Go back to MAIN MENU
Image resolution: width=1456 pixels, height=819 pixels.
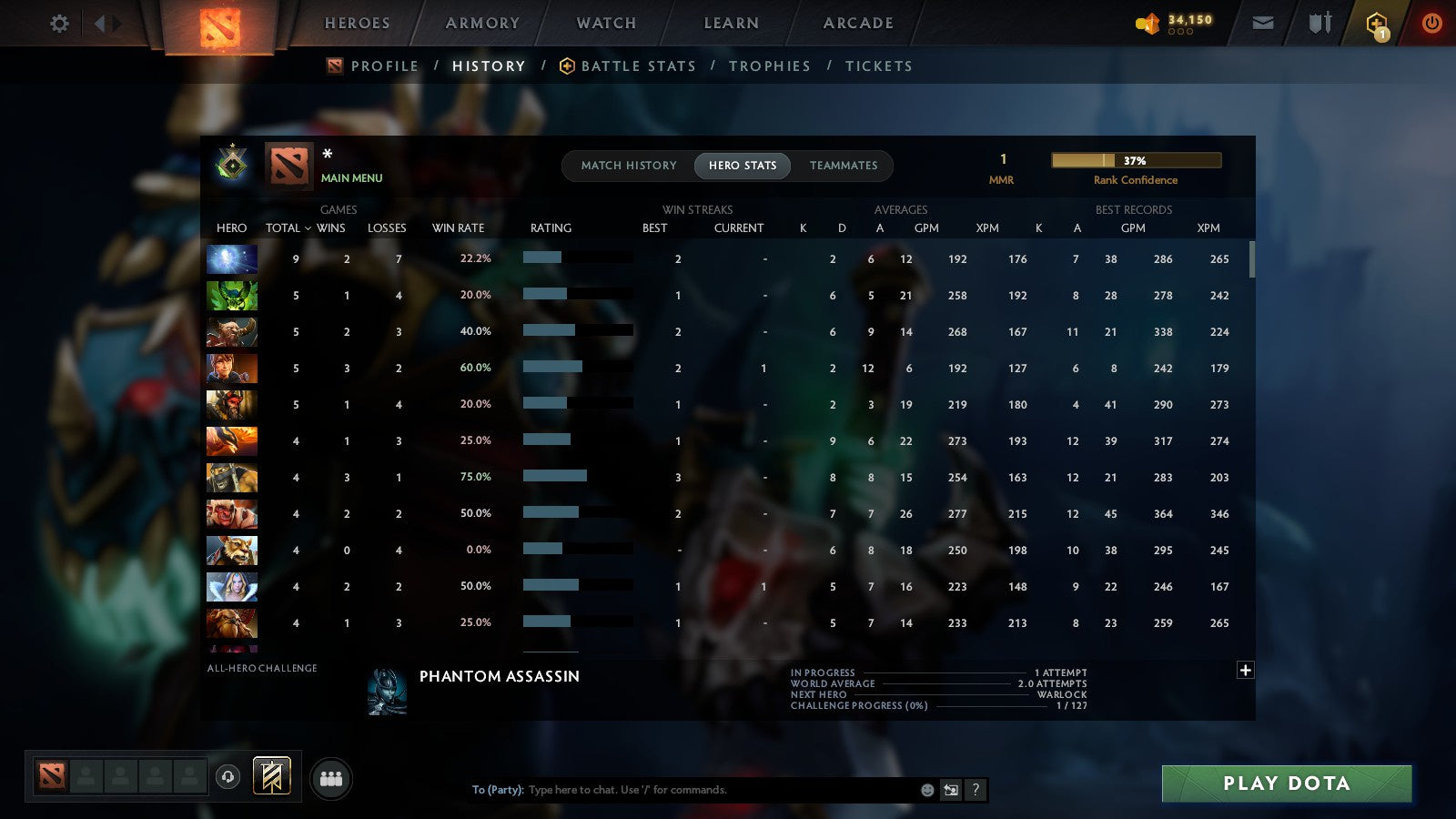point(353,178)
